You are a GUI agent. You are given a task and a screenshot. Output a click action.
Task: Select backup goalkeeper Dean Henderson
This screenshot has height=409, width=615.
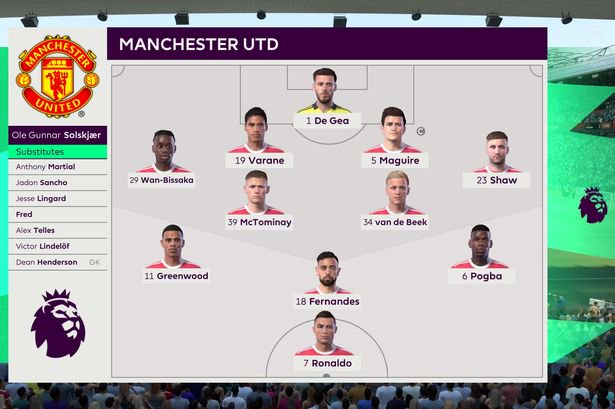pyautogui.click(x=58, y=262)
